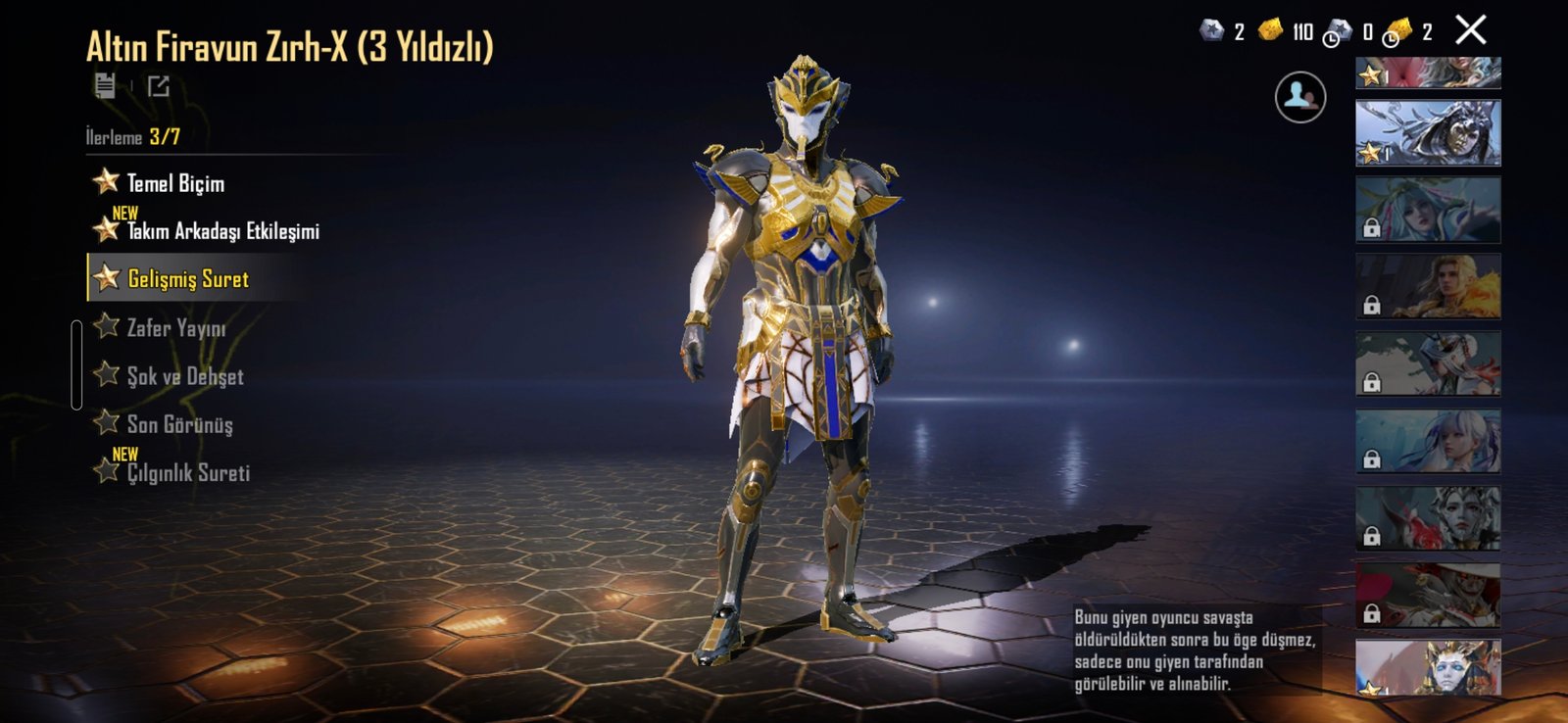Close the Altın Firavun Zırh-X screen
The width and height of the screenshot is (1568, 723).
[x=1470, y=30]
